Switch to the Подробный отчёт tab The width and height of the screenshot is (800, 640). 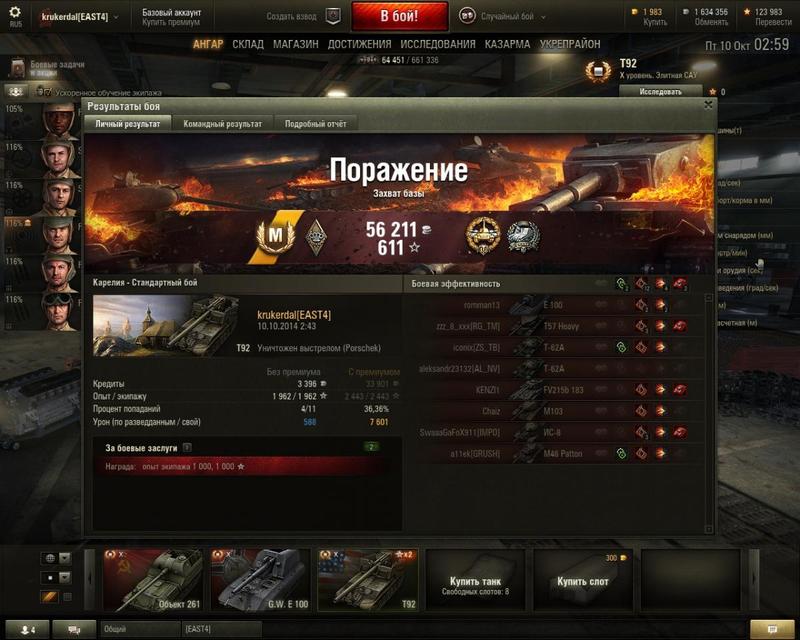(316, 124)
